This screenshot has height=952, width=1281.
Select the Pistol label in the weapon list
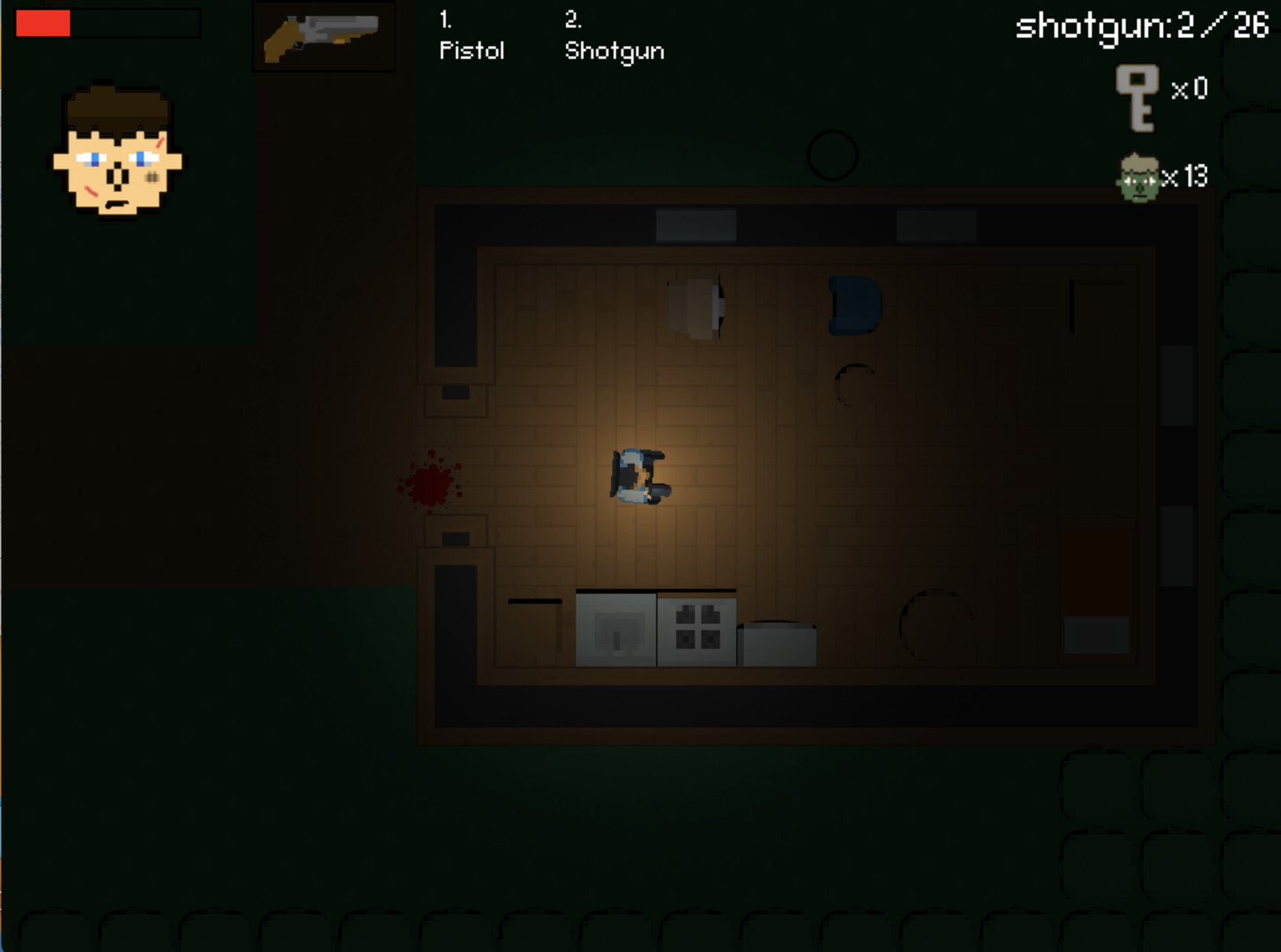tap(470, 51)
